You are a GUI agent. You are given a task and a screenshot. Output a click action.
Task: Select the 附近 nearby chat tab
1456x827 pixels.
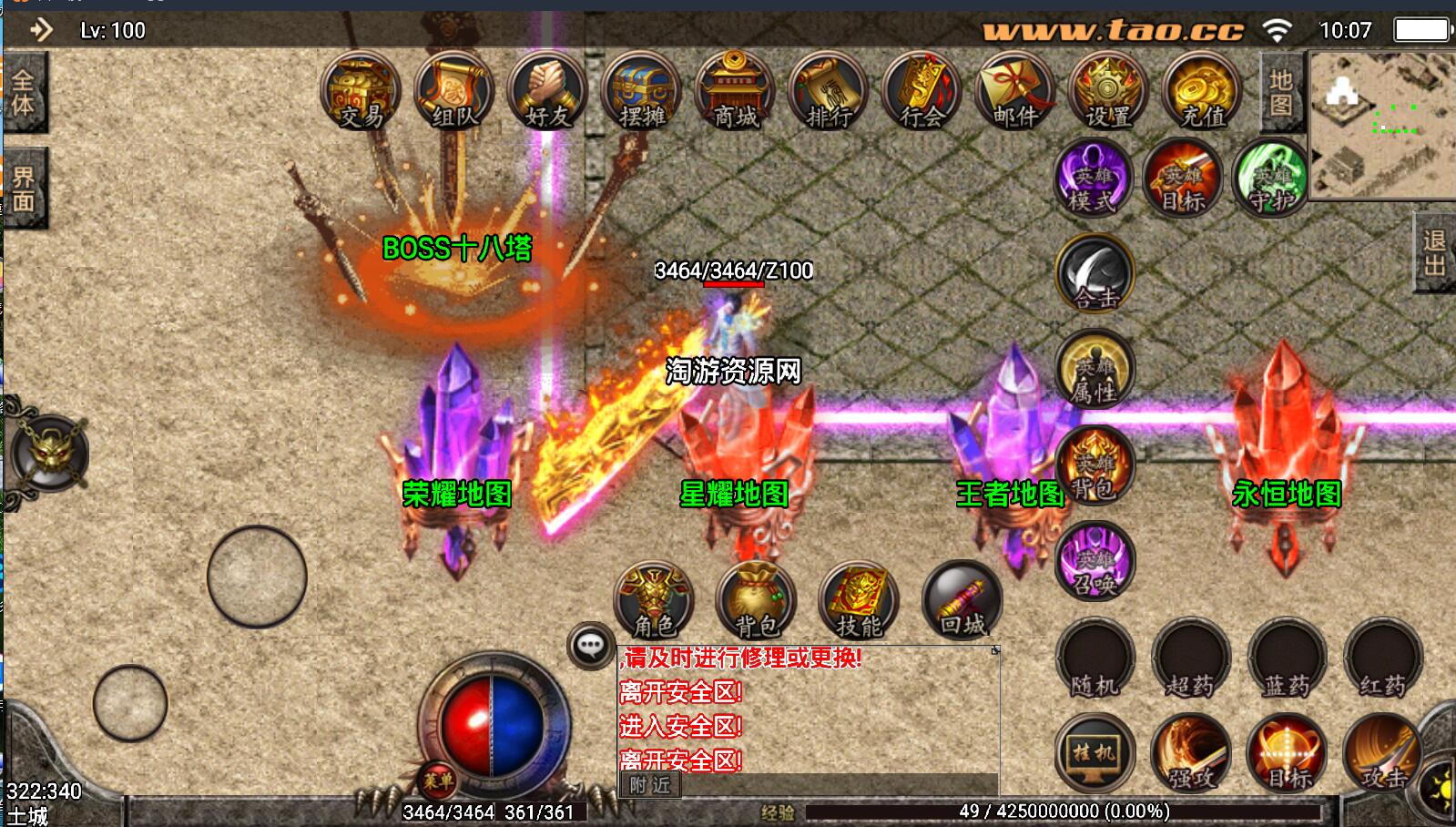(x=650, y=784)
